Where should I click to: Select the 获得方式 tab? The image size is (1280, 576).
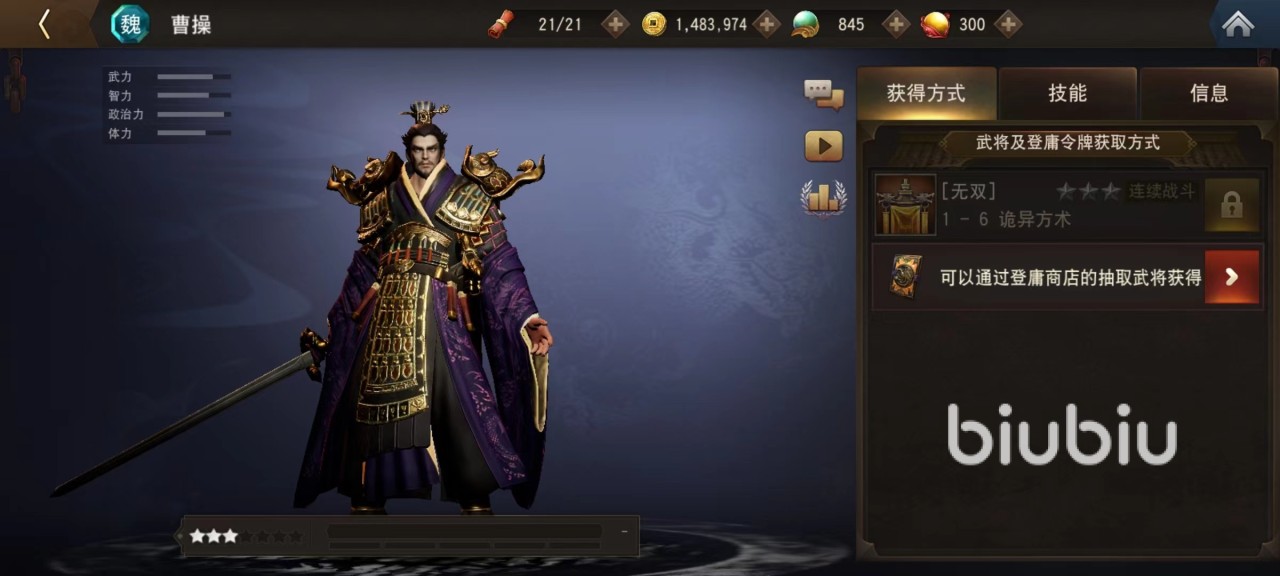[926, 94]
